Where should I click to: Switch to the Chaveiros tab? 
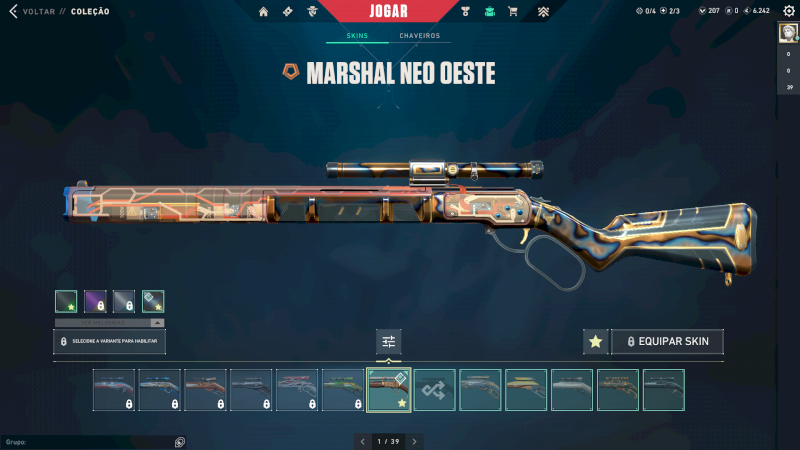tap(419, 36)
